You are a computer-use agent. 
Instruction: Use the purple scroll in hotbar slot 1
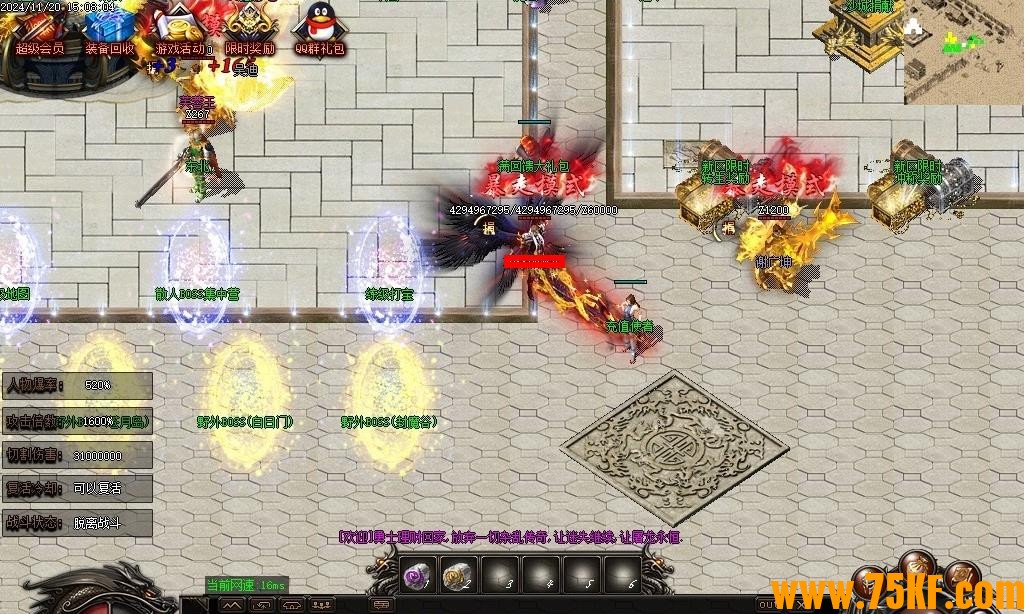pos(415,575)
